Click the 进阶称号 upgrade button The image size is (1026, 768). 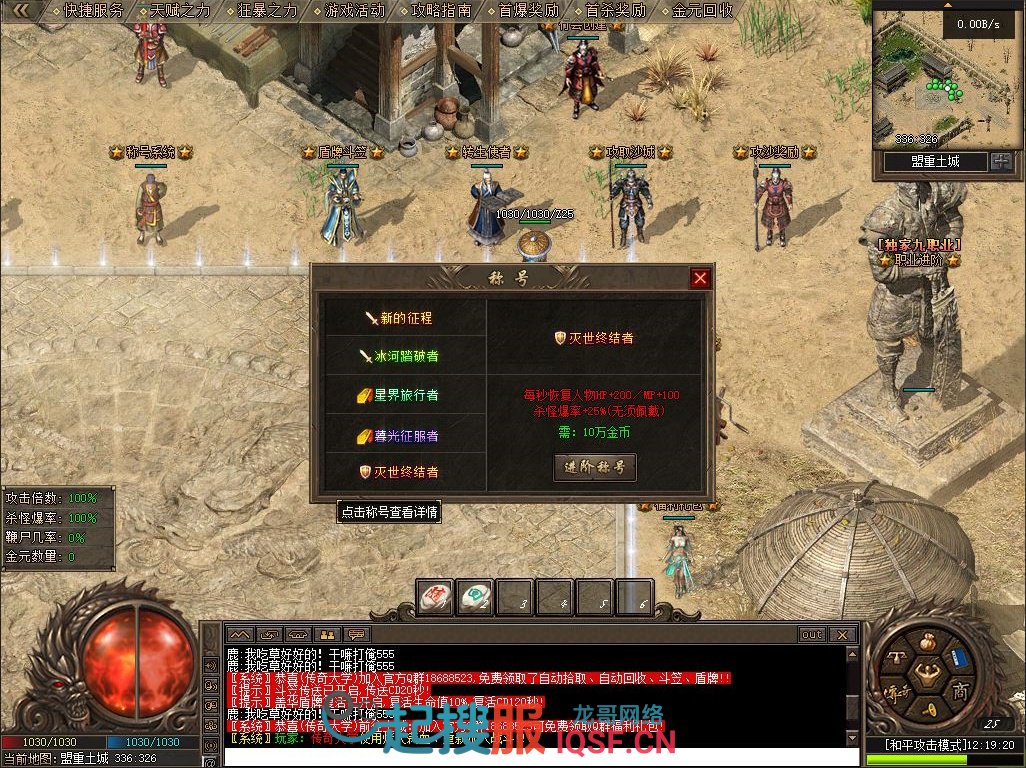click(594, 467)
